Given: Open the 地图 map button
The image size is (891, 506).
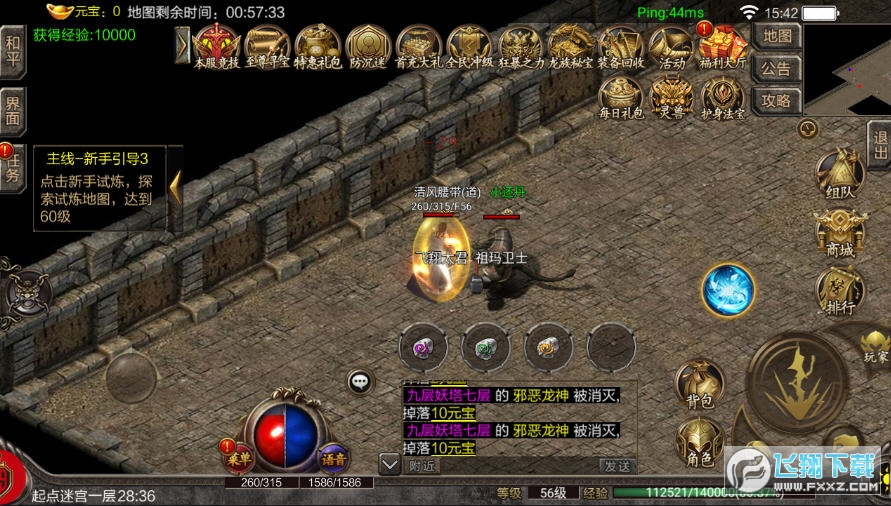Looking at the screenshot, I should (x=777, y=35).
